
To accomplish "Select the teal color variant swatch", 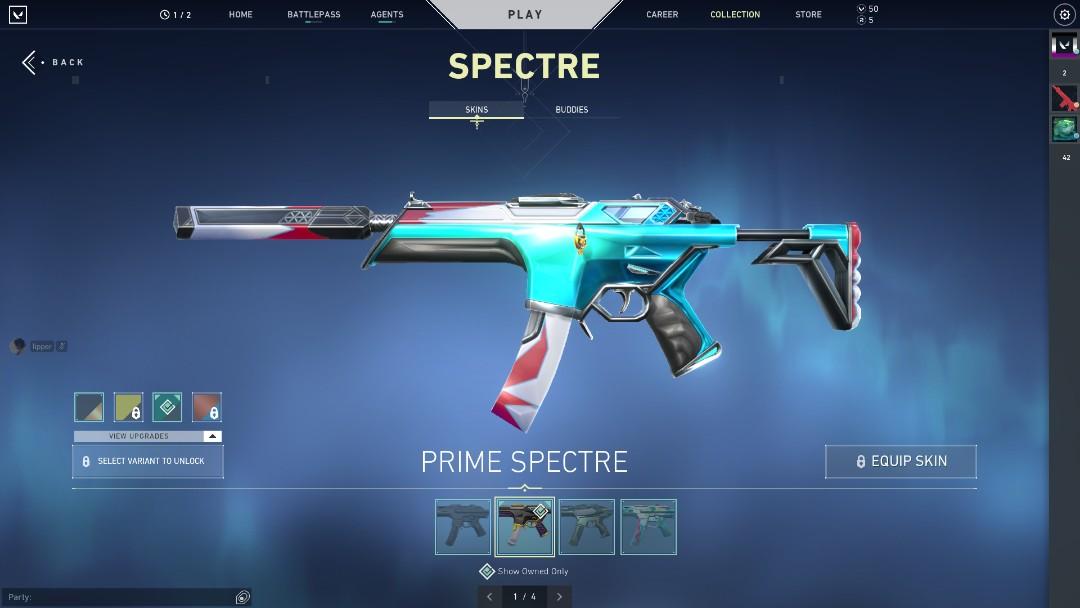I will tap(167, 407).
